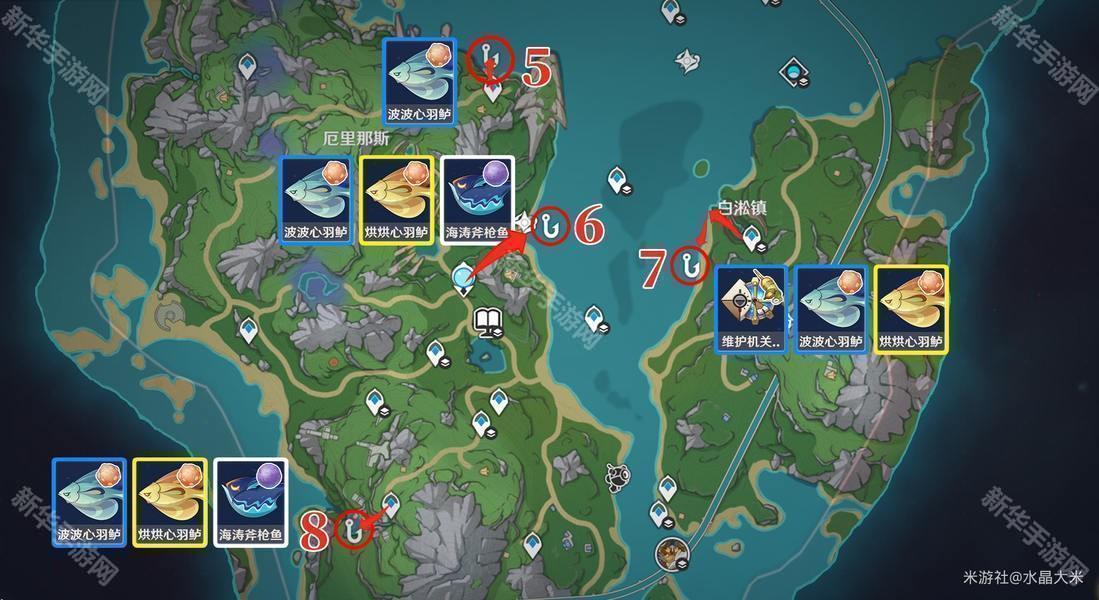Image resolution: width=1099 pixels, height=600 pixels.
Task: Select the fishing hook marker numbered 5
Action: 489,59
